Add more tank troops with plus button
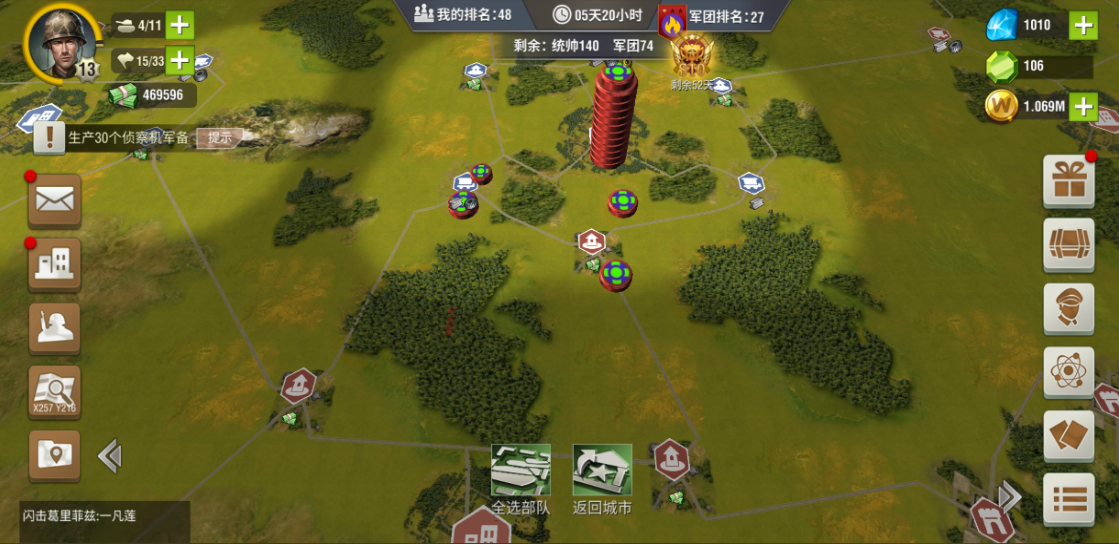The image size is (1119, 544). pos(180,25)
